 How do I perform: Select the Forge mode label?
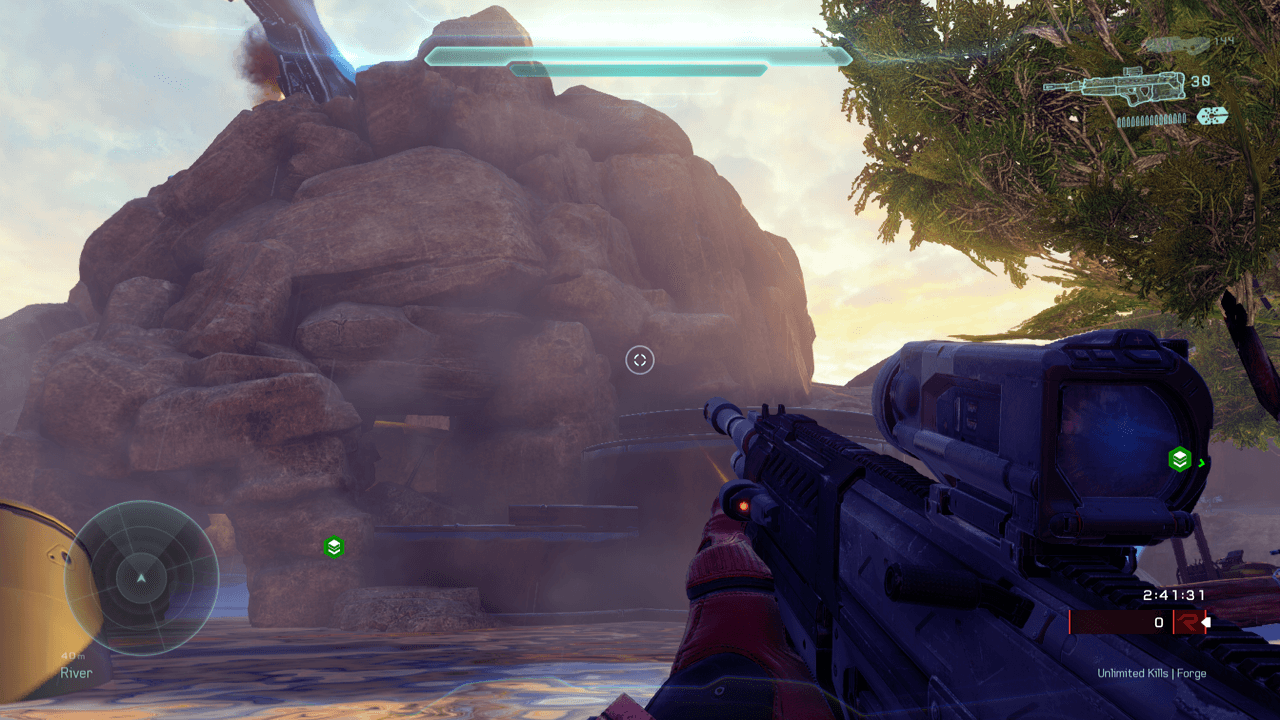pyautogui.click(x=1192, y=673)
